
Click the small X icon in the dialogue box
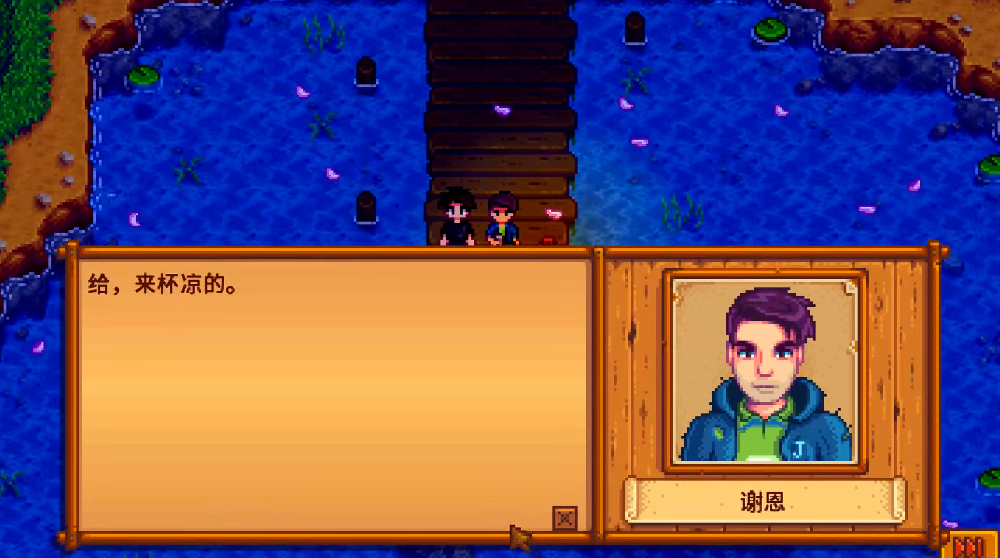[565, 518]
